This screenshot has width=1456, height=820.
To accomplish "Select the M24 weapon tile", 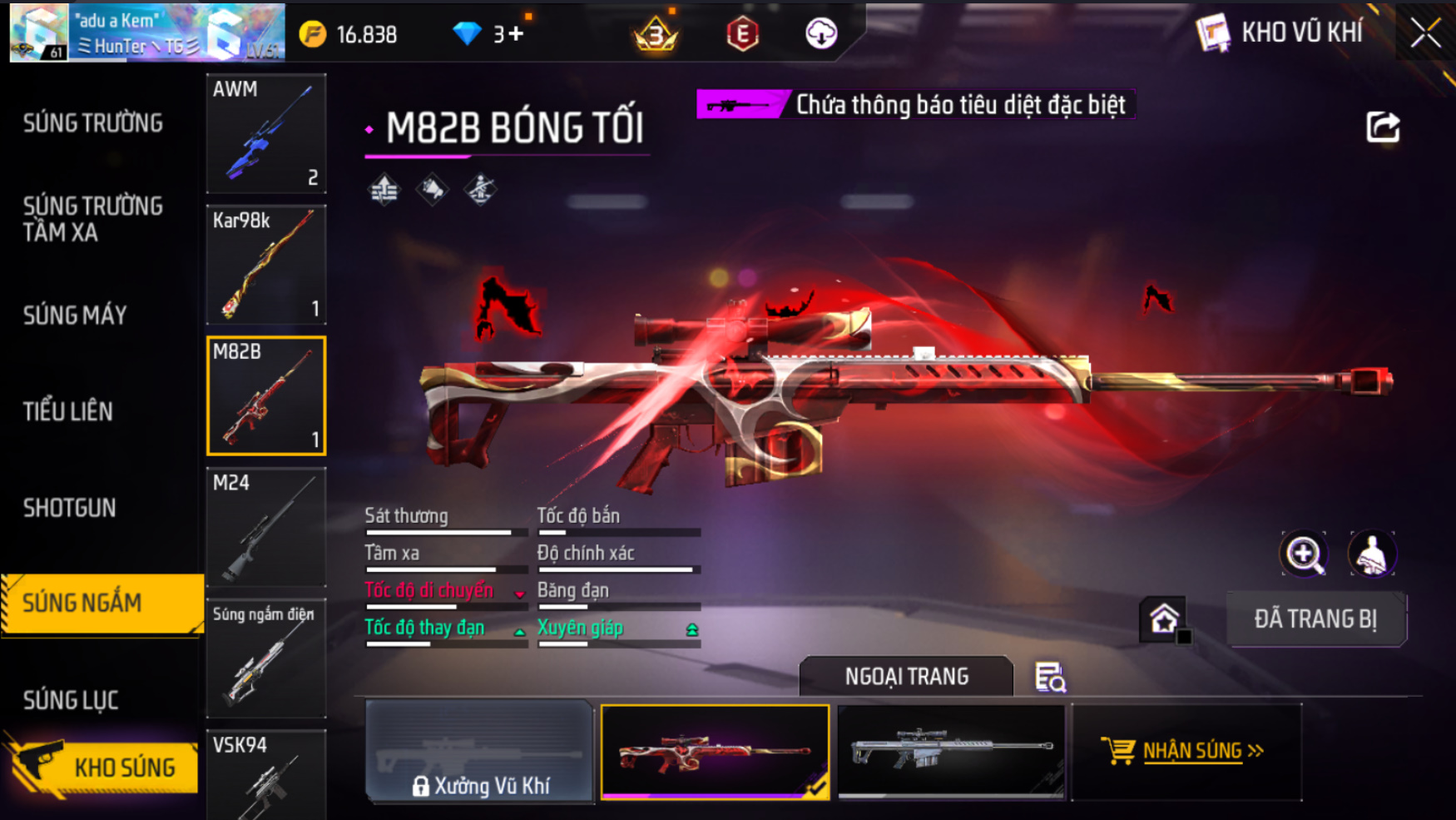I will [x=266, y=527].
